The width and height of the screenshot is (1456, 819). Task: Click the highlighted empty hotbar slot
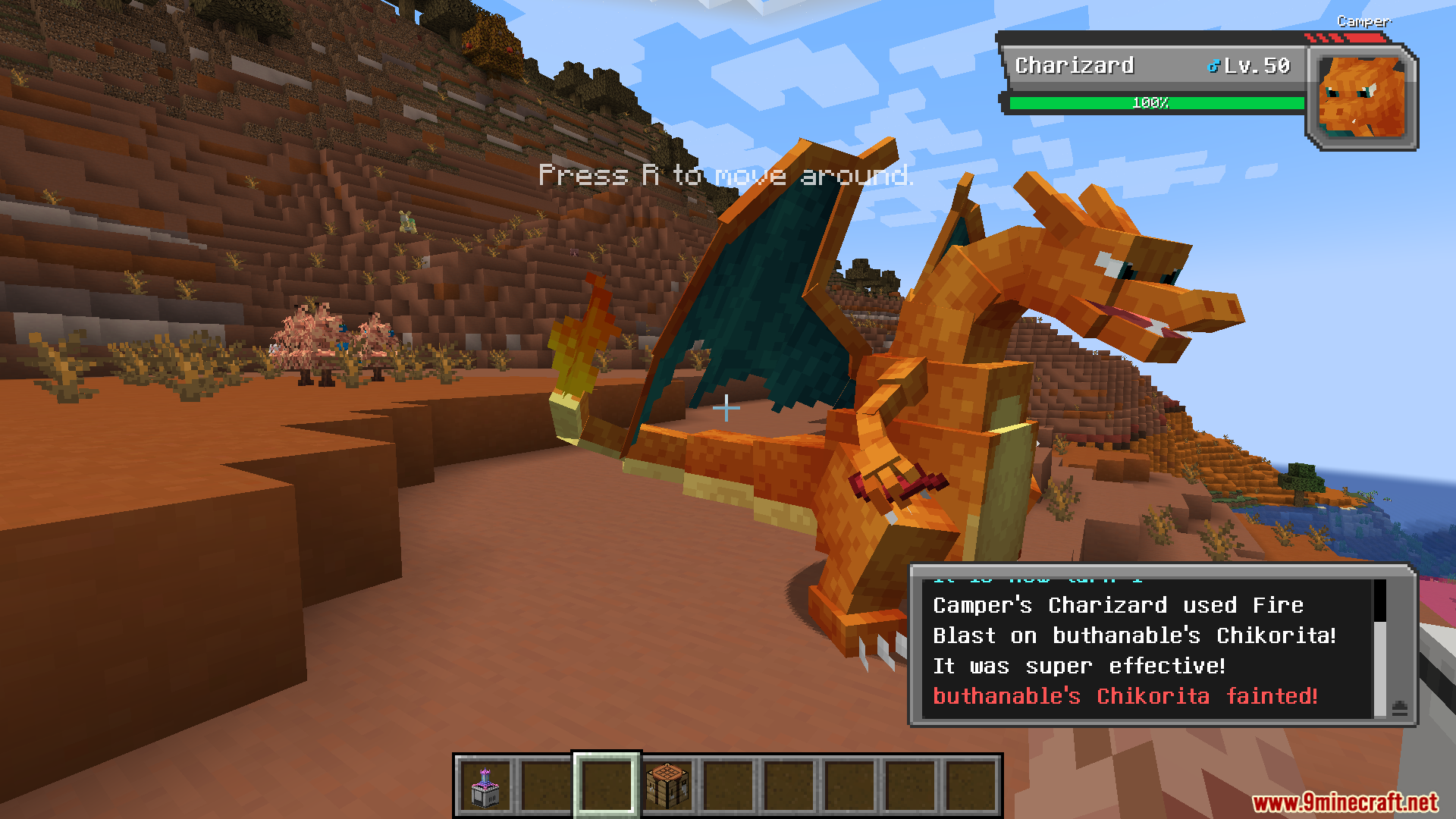point(607,786)
